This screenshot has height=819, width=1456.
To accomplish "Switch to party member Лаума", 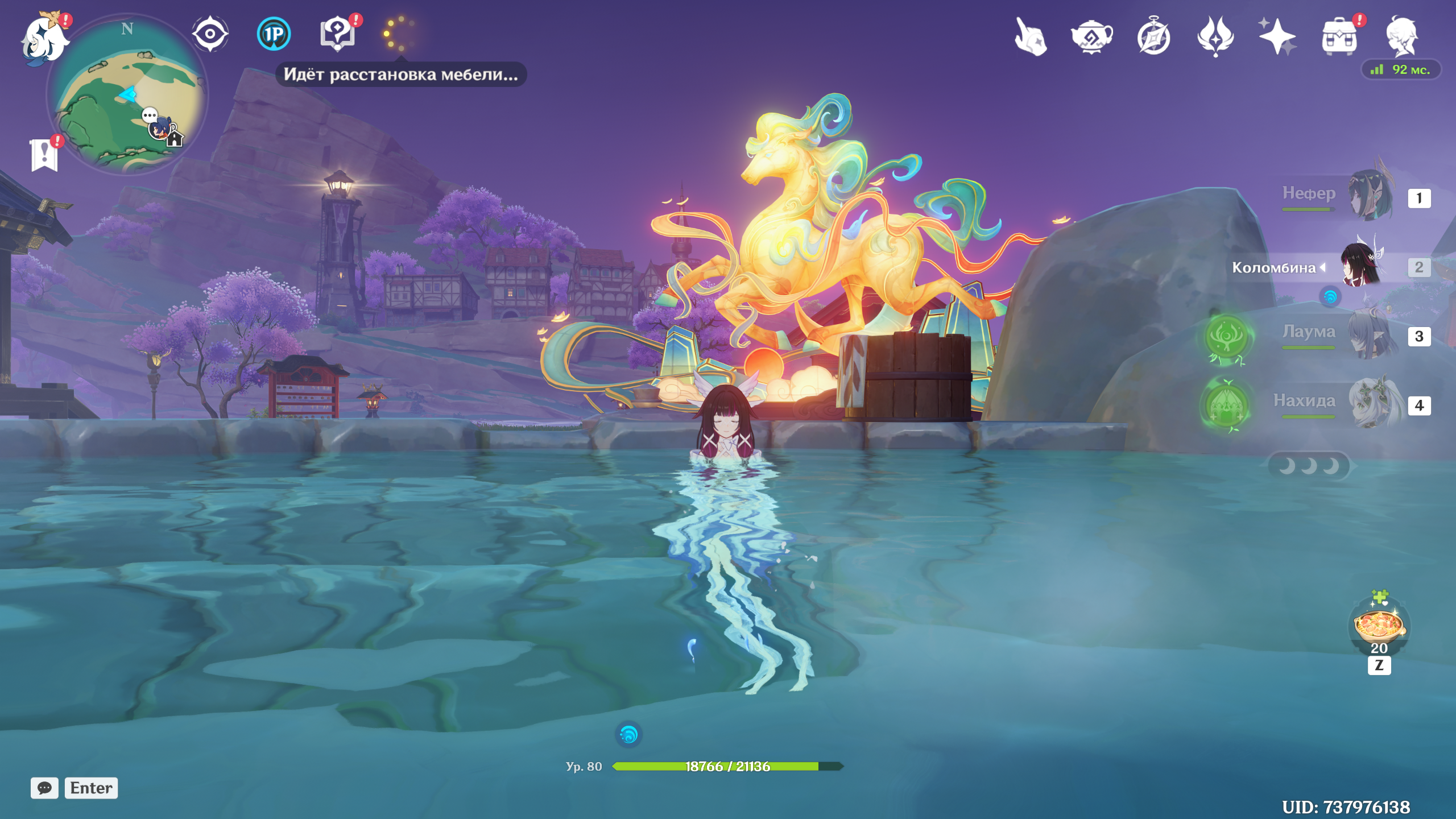I will click(x=1371, y=336).
